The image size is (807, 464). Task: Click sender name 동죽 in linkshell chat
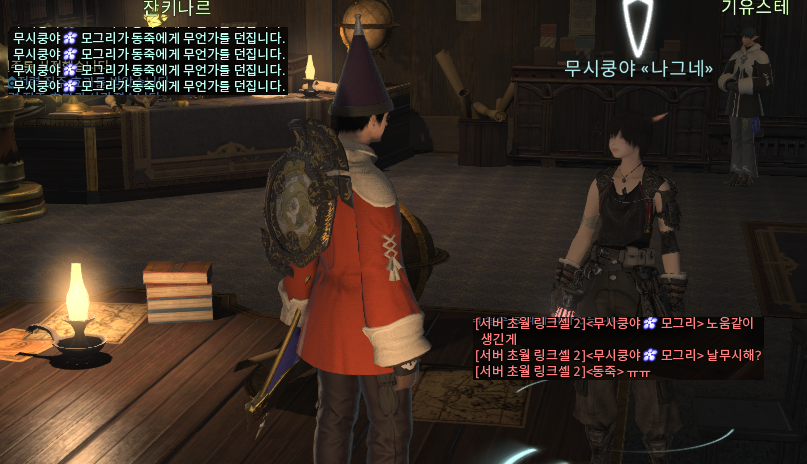click(605, 372)
